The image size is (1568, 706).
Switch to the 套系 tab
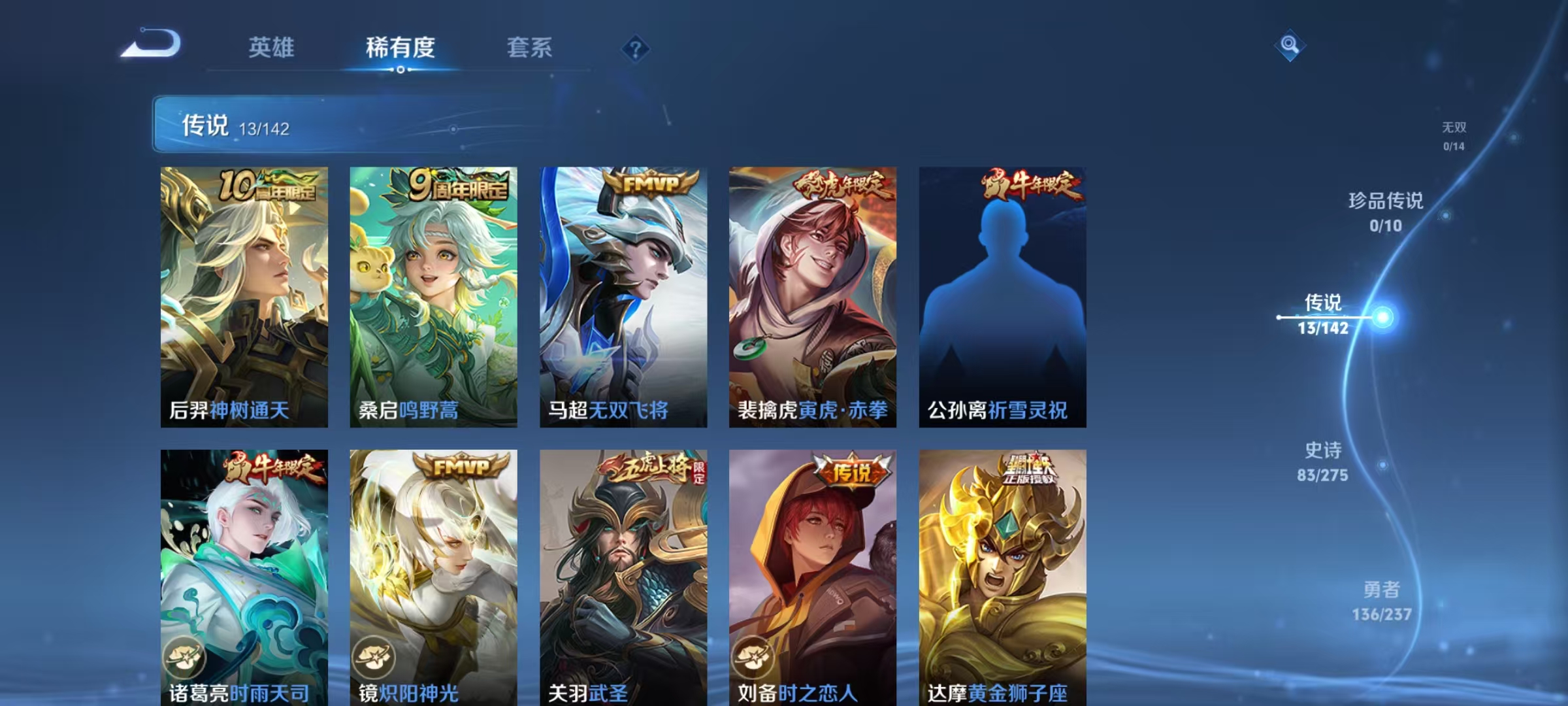(x=530, y=48)
